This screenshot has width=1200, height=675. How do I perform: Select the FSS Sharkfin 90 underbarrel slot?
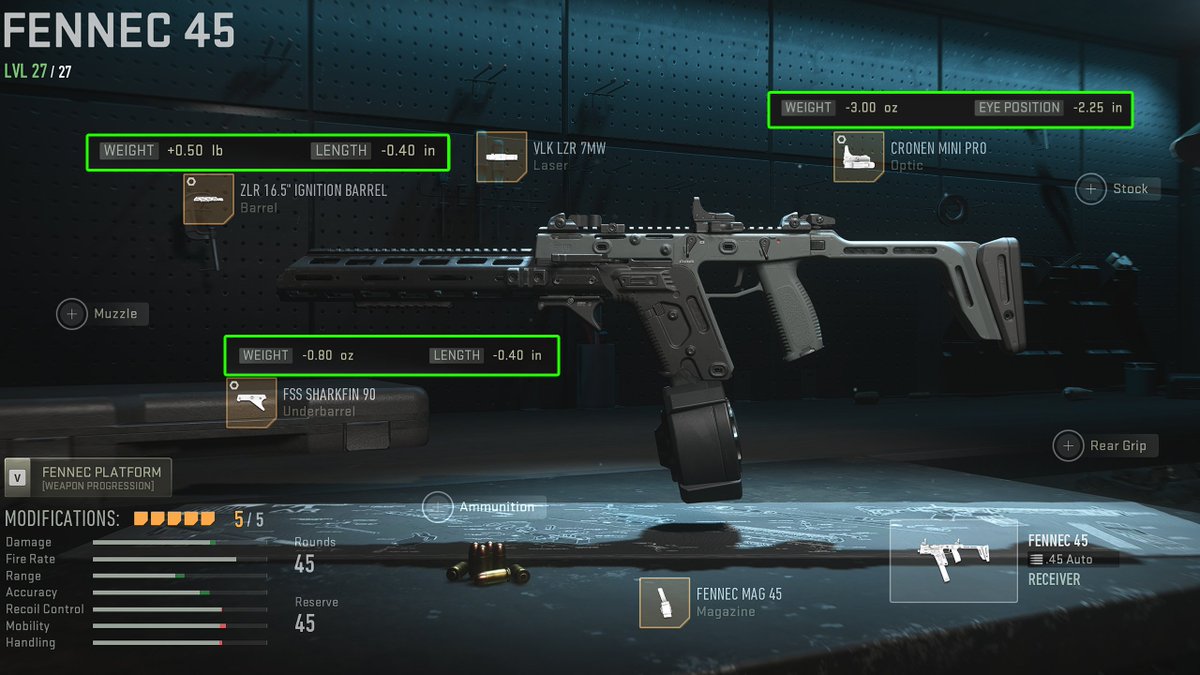click(251, 402)
